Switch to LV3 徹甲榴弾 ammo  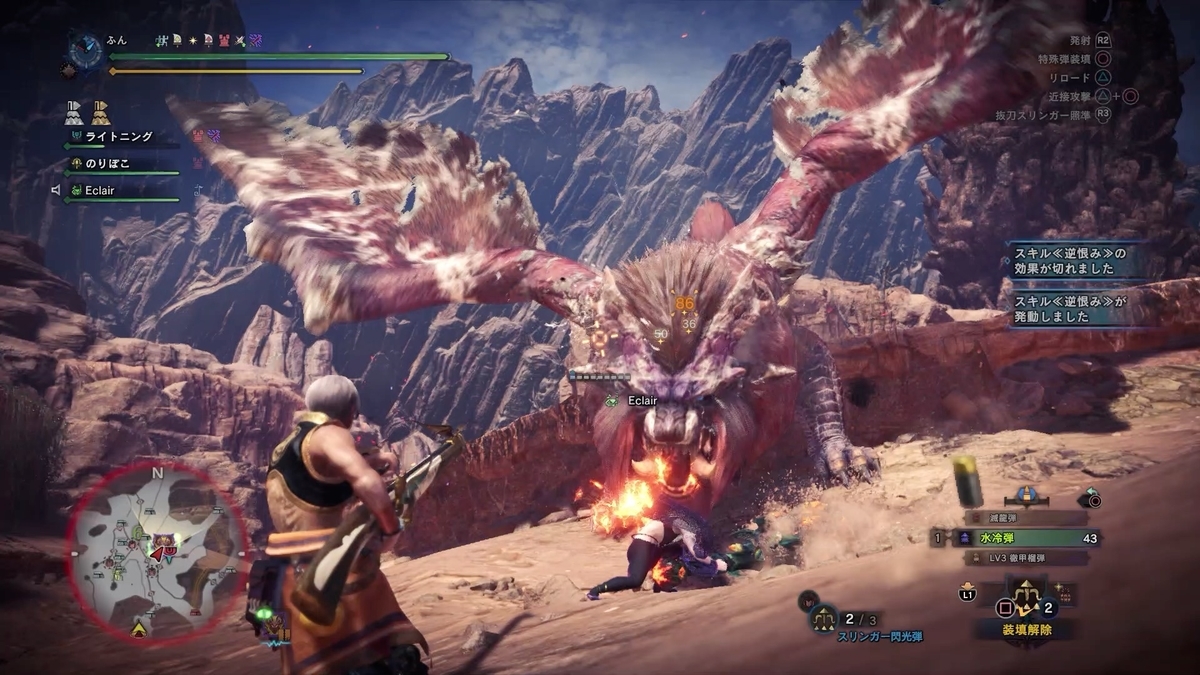[1022, 558]
